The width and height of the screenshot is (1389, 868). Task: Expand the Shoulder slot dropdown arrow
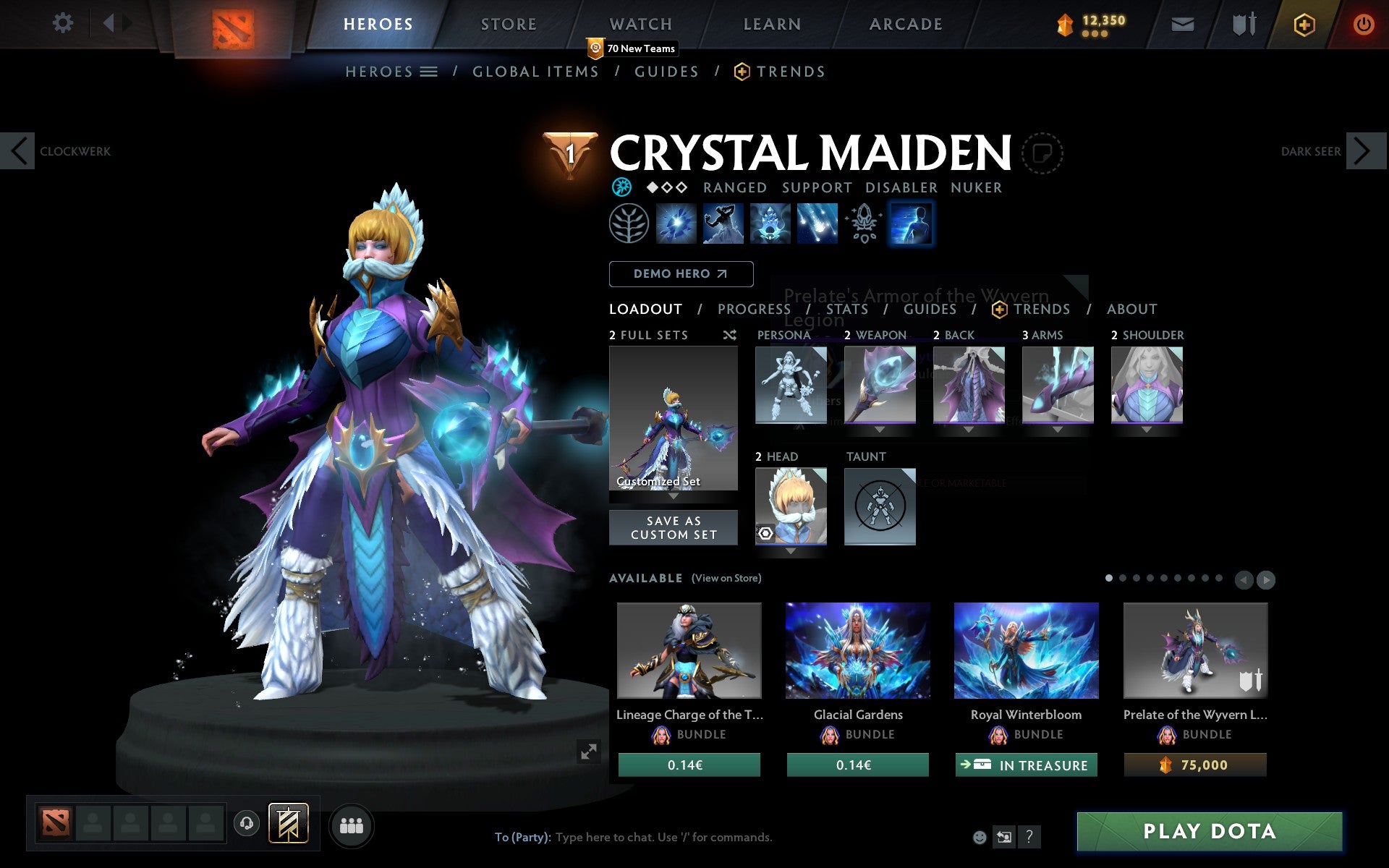click(x=1147, y=428)
